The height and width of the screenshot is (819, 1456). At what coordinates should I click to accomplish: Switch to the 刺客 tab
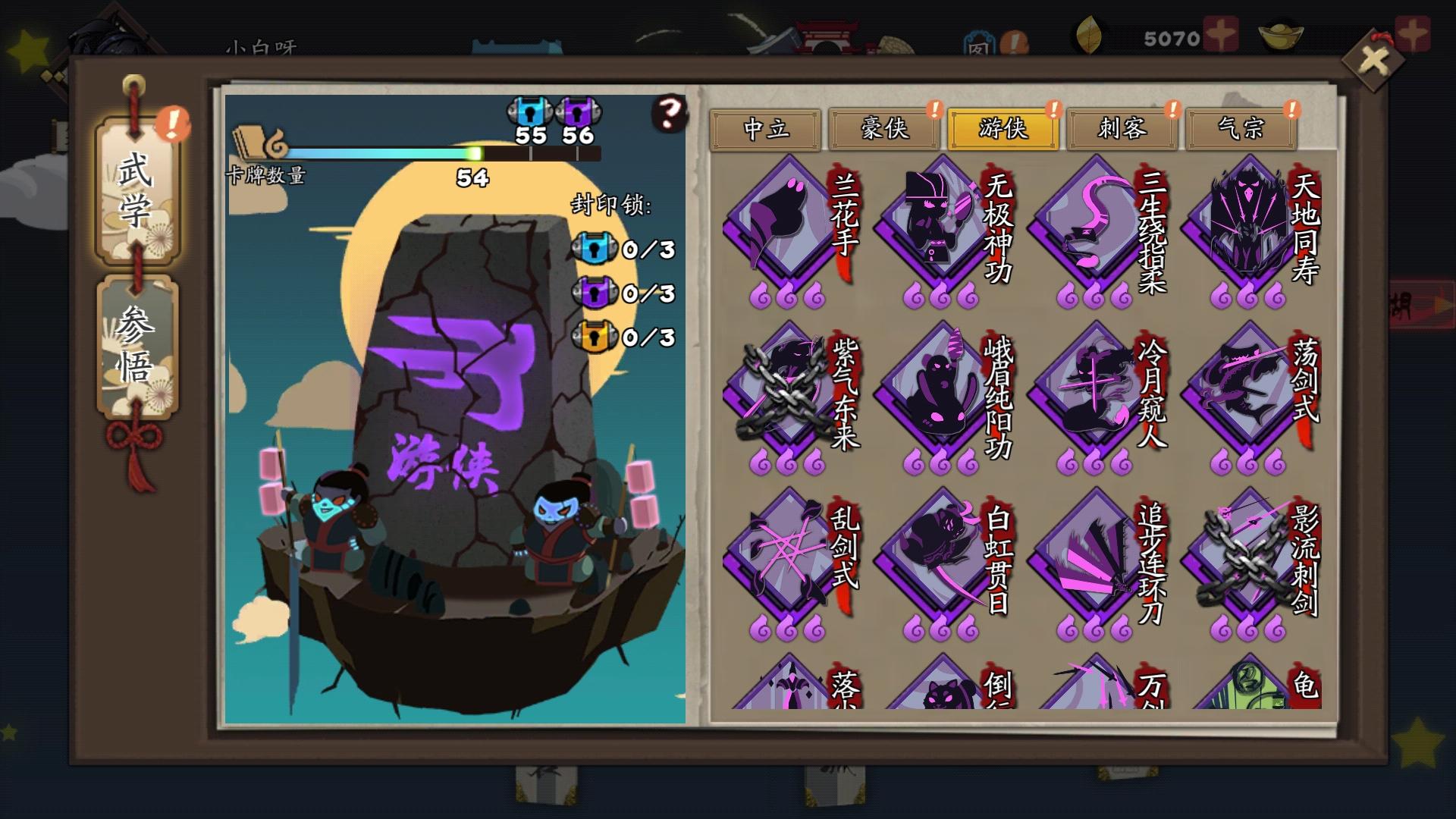coord(1122,130)
